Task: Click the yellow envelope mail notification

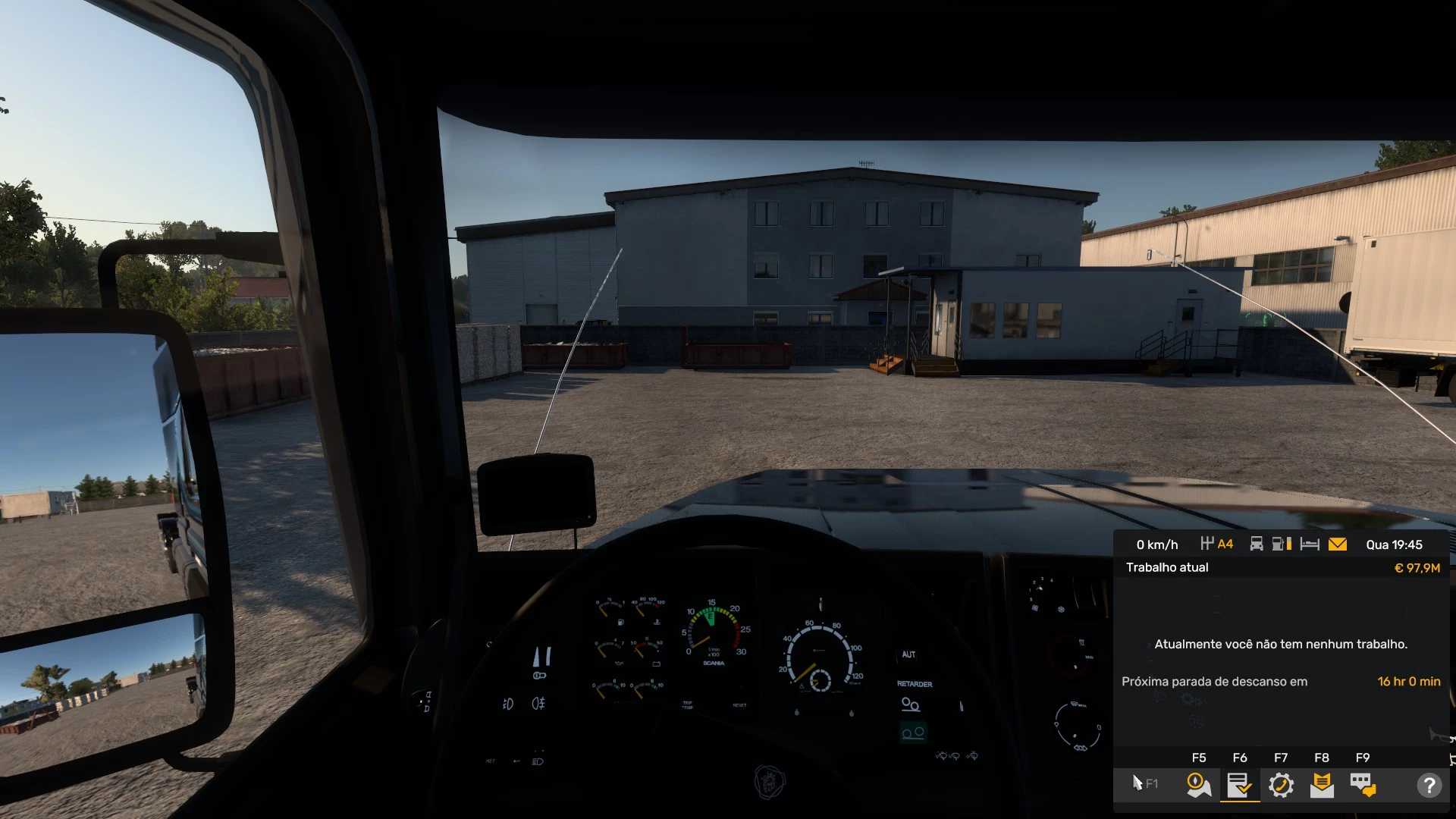Action: 1338,544
